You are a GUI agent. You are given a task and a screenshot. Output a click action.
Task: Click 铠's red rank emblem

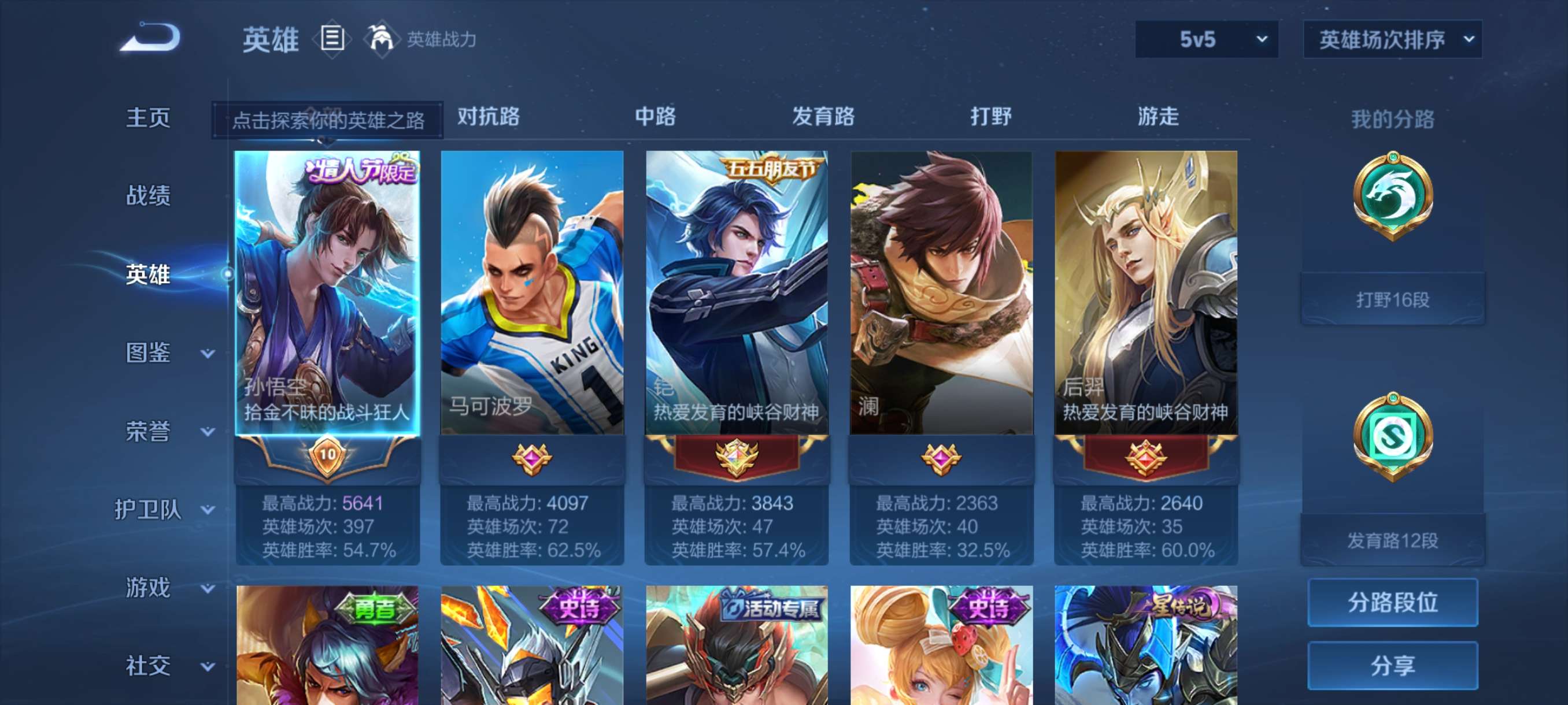(x=737, y=460)
